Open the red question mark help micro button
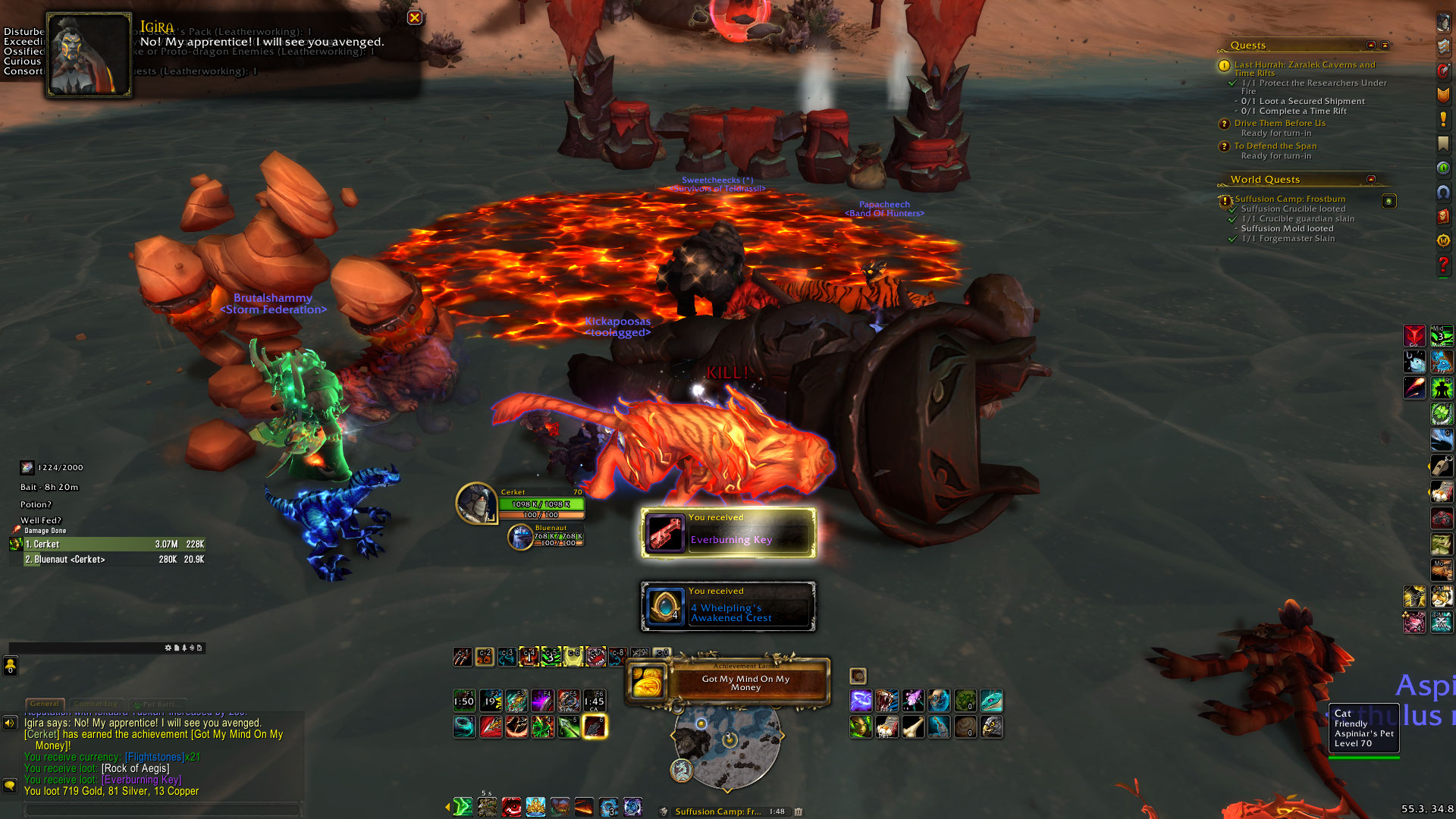 [x=1443, y=265]
